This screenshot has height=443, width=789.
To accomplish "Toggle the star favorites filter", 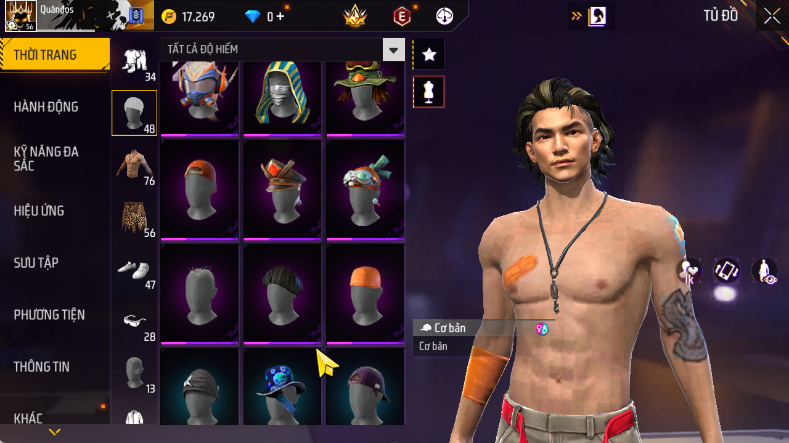I will pos(429,52).
